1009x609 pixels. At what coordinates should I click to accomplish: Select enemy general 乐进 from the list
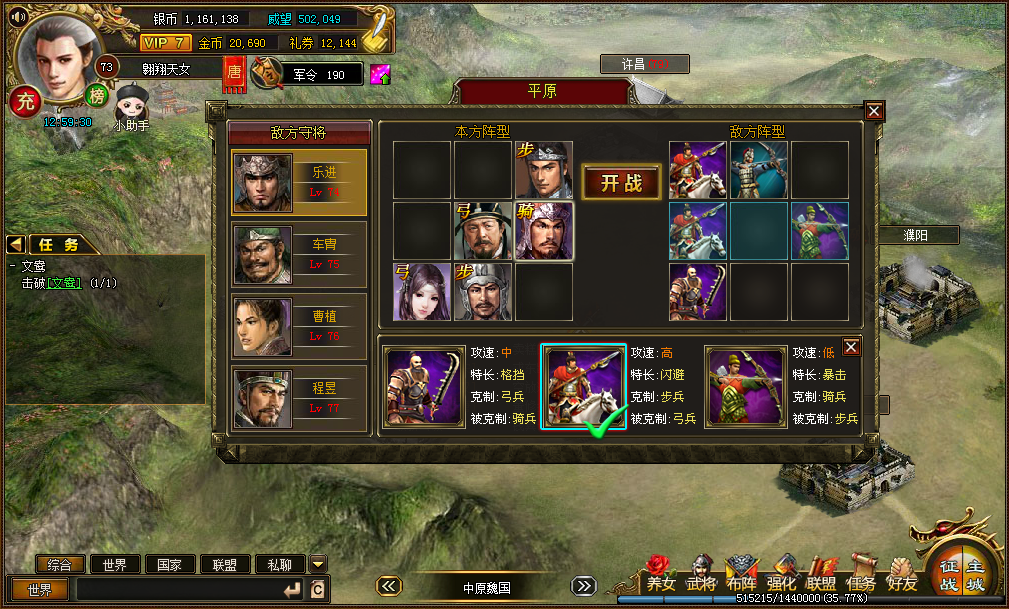pyautogui.click(x=299, y=182)
